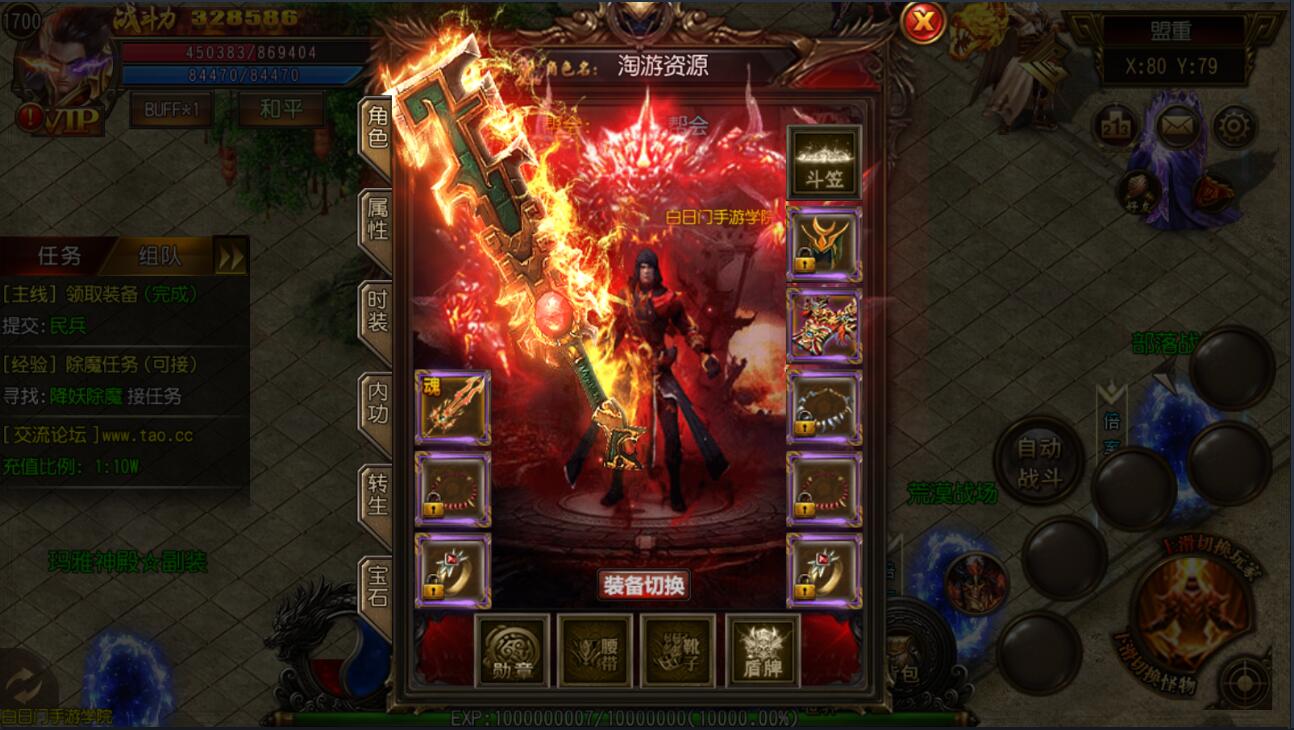The height and width of the screenshot is (730, 1294).
Task: Open the 盾牌 shield slot
Action: click(762, 651)
